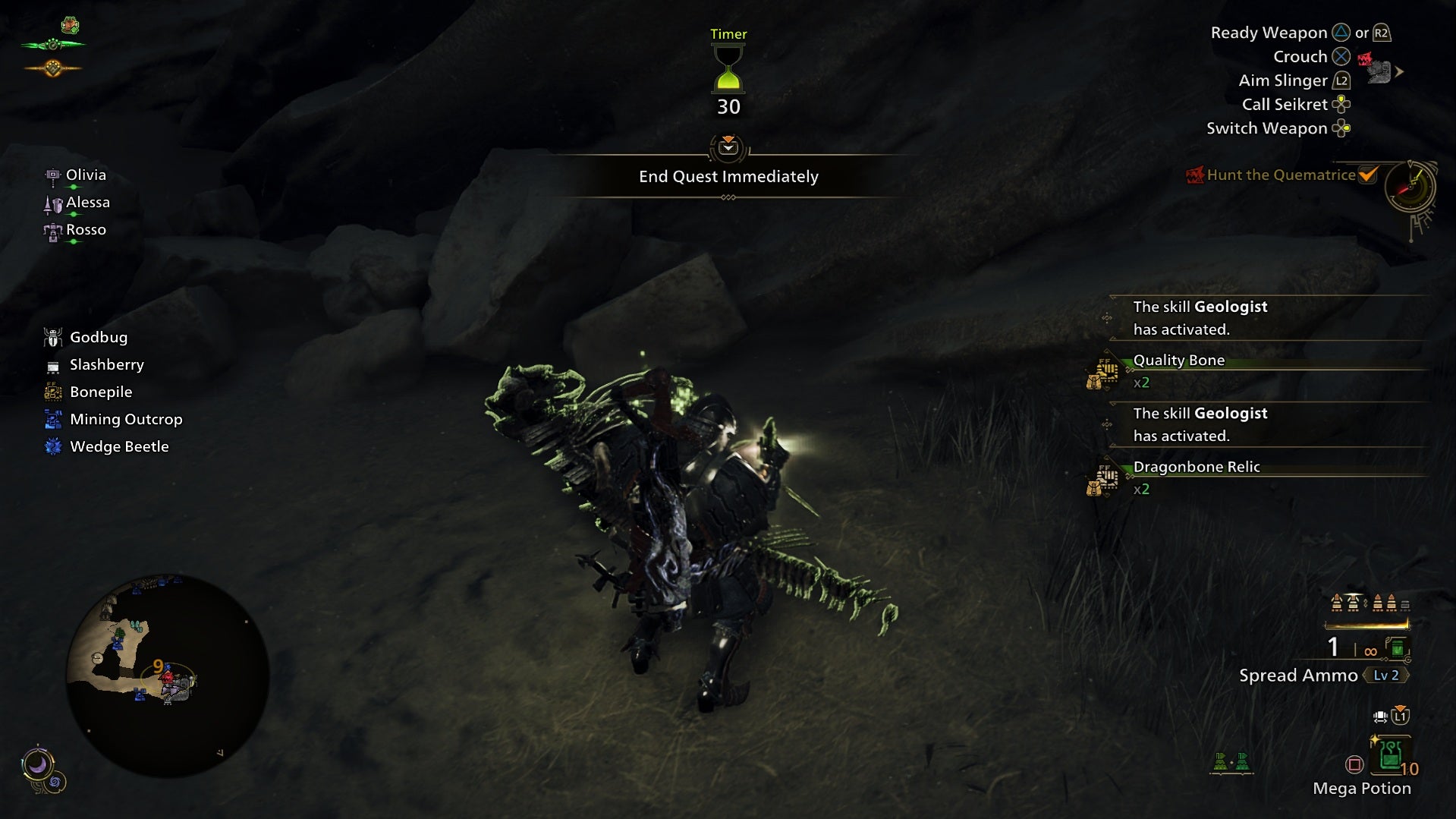Select the Spread Ammo Lv 2 entry
The height and width of the screenshot is (819, 1456).
tap(1322, 676)
